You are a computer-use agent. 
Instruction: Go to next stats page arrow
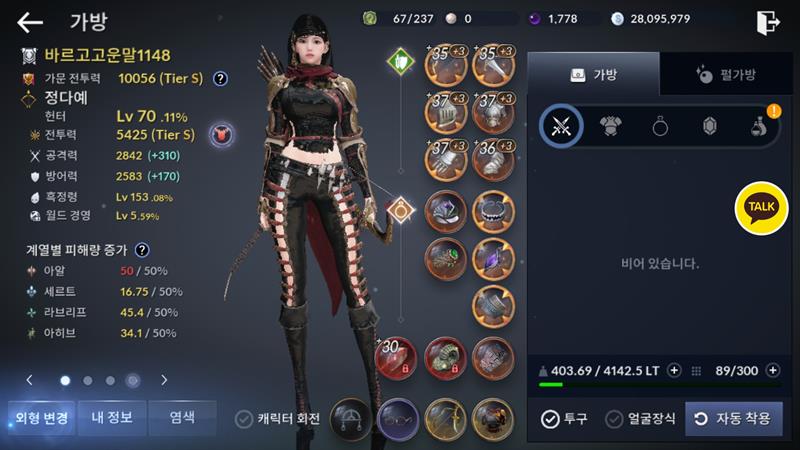(x=164, y=380)
